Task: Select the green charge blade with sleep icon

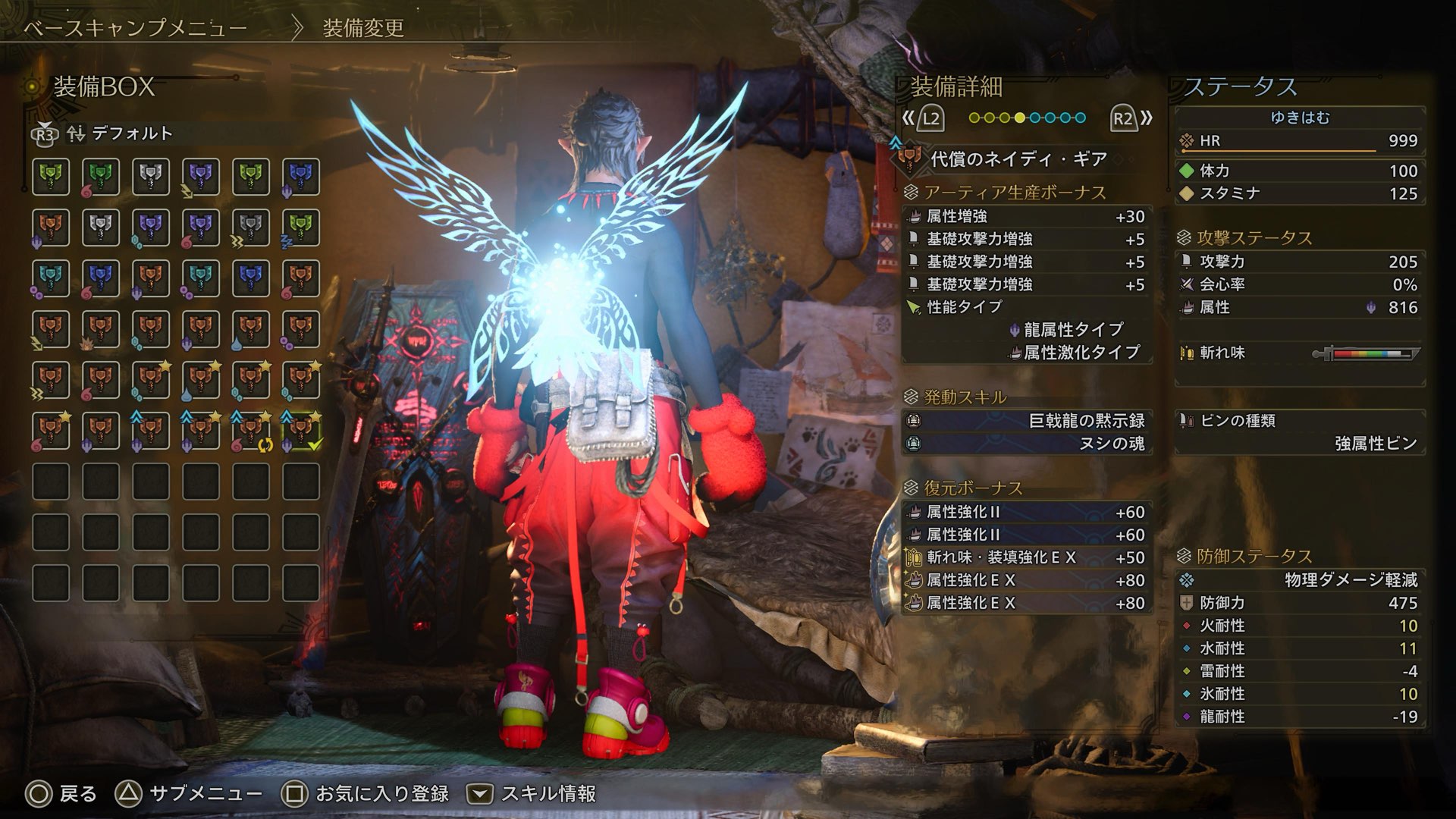Action: click(x=301, y=227)
